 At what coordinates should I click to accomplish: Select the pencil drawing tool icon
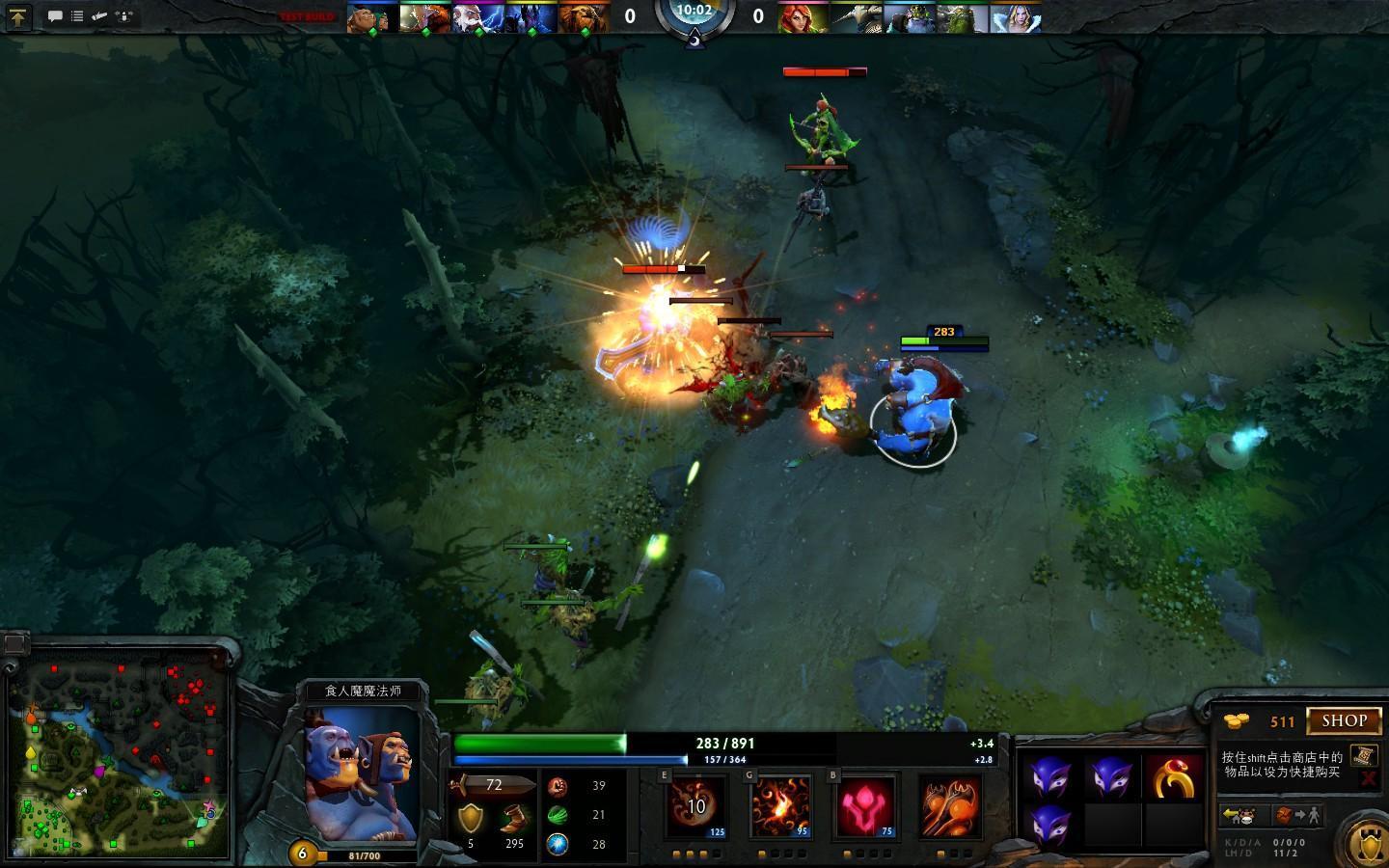click(x=99, y=16)
